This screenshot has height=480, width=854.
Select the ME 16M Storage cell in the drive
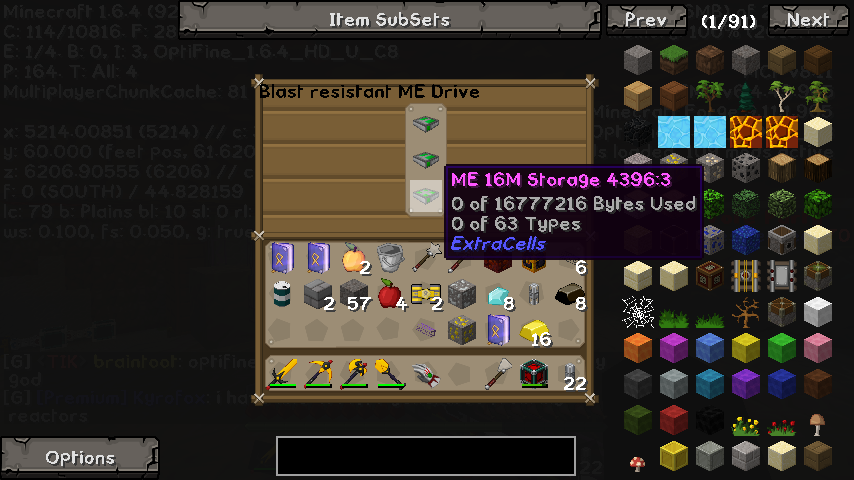click(426, 195)
